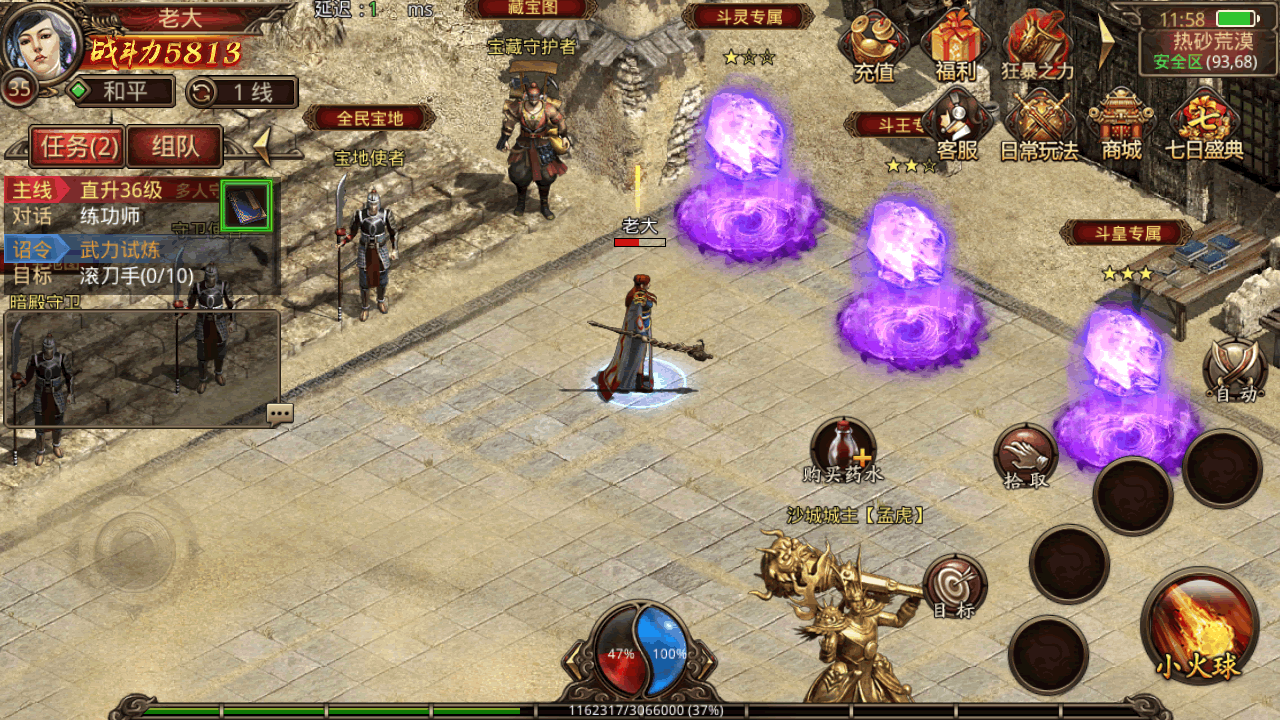This screenshot has width=1280, height=720.
Task: Tap the 狂暴之力 icon
Action: pyautogui.click(x=1037, y=45)
